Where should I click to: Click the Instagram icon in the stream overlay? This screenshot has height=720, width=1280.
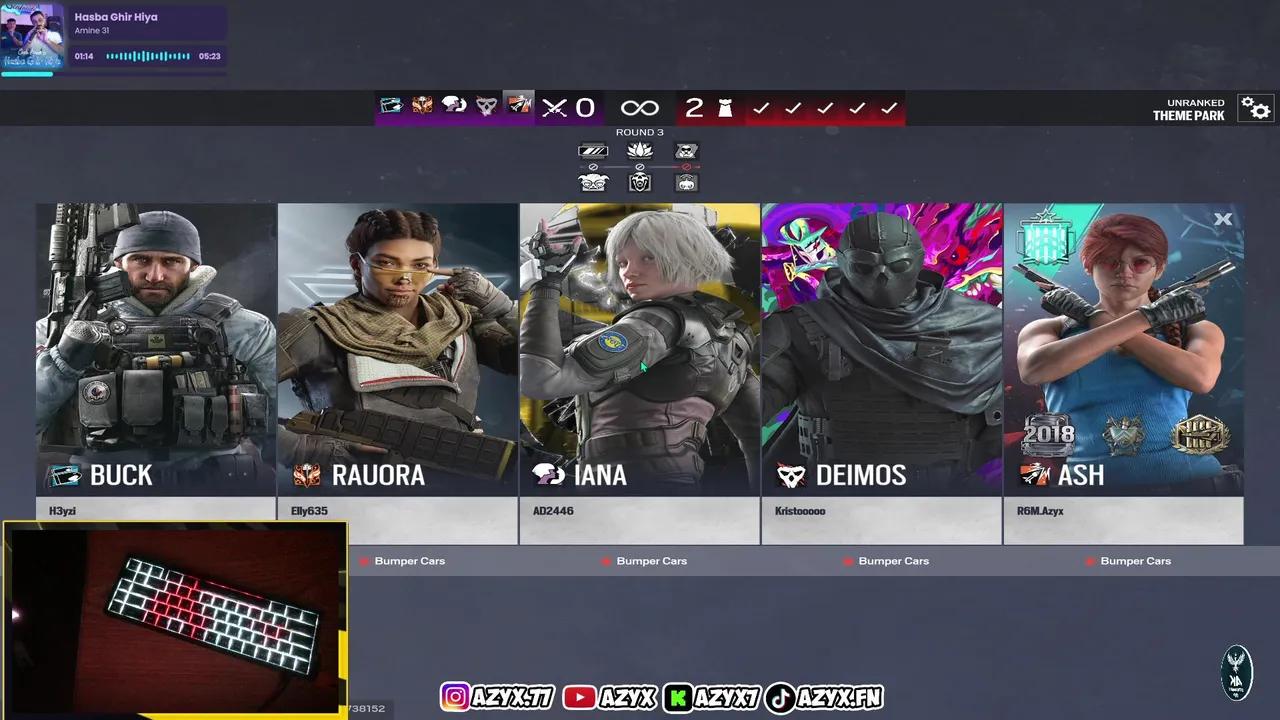pyautogui.click(x=455, y=697)
